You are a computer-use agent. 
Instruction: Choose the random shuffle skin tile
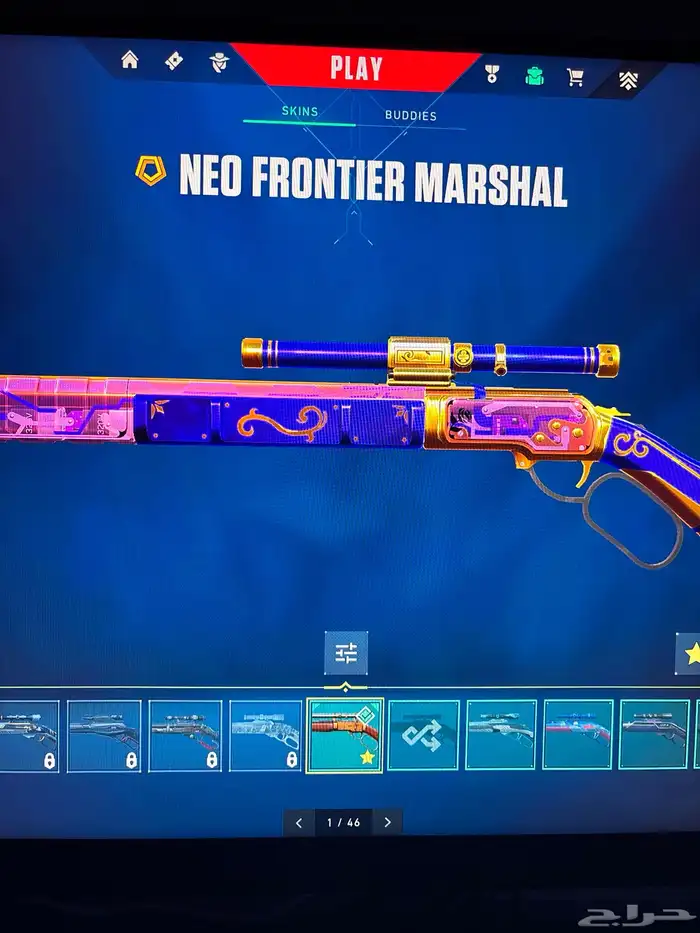423,735
